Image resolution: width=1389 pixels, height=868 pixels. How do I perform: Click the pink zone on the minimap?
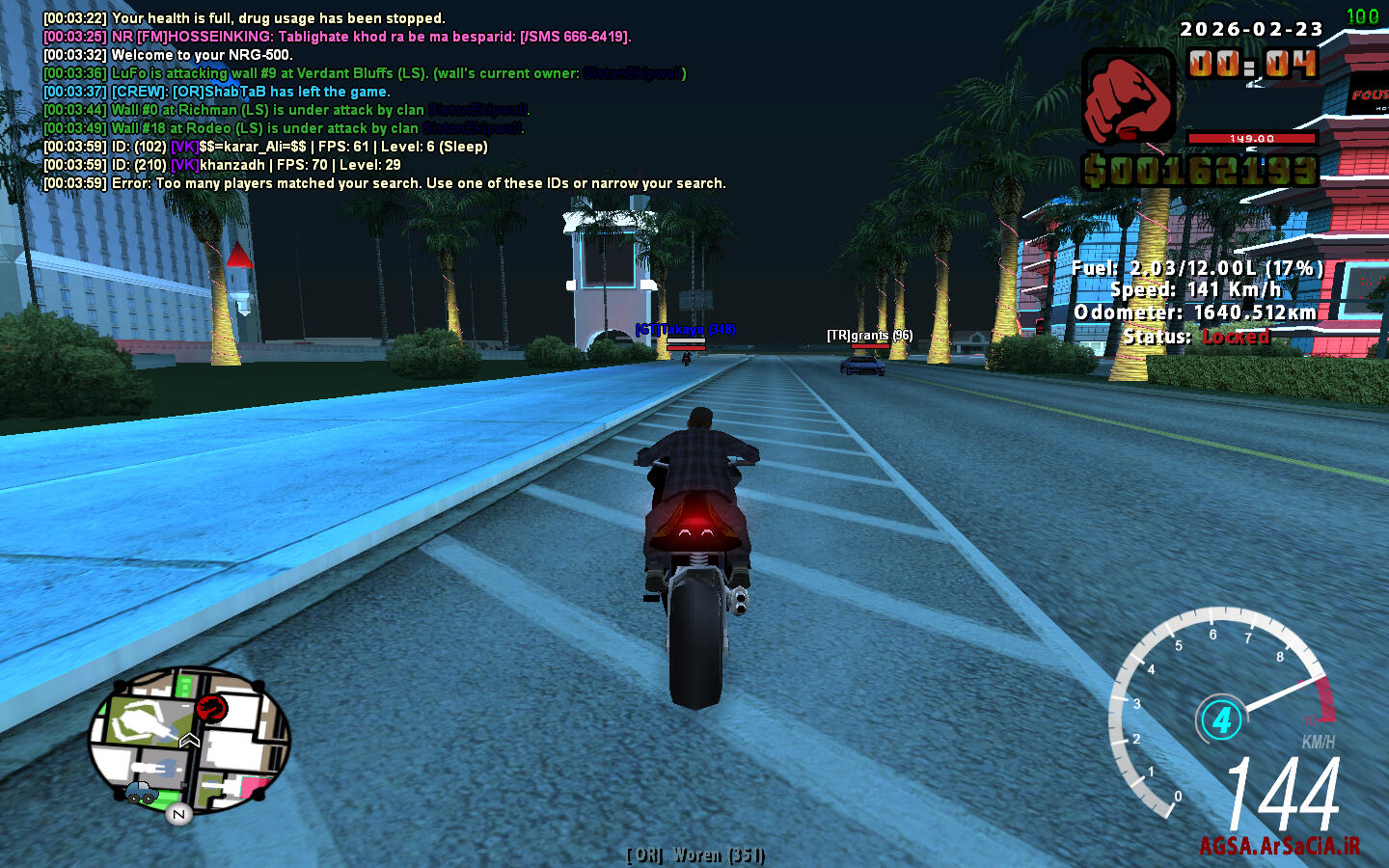(258, 787)
